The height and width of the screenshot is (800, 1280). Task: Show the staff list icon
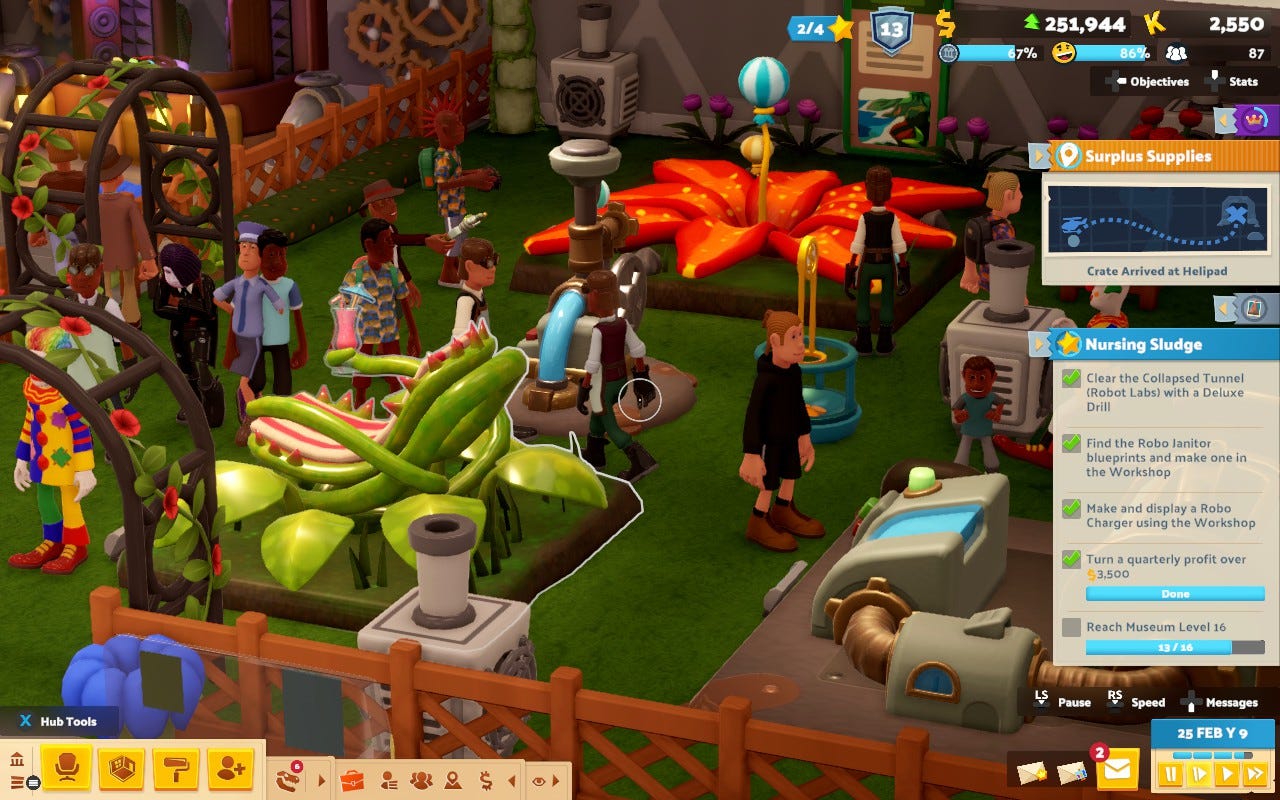tap(388, 780)
